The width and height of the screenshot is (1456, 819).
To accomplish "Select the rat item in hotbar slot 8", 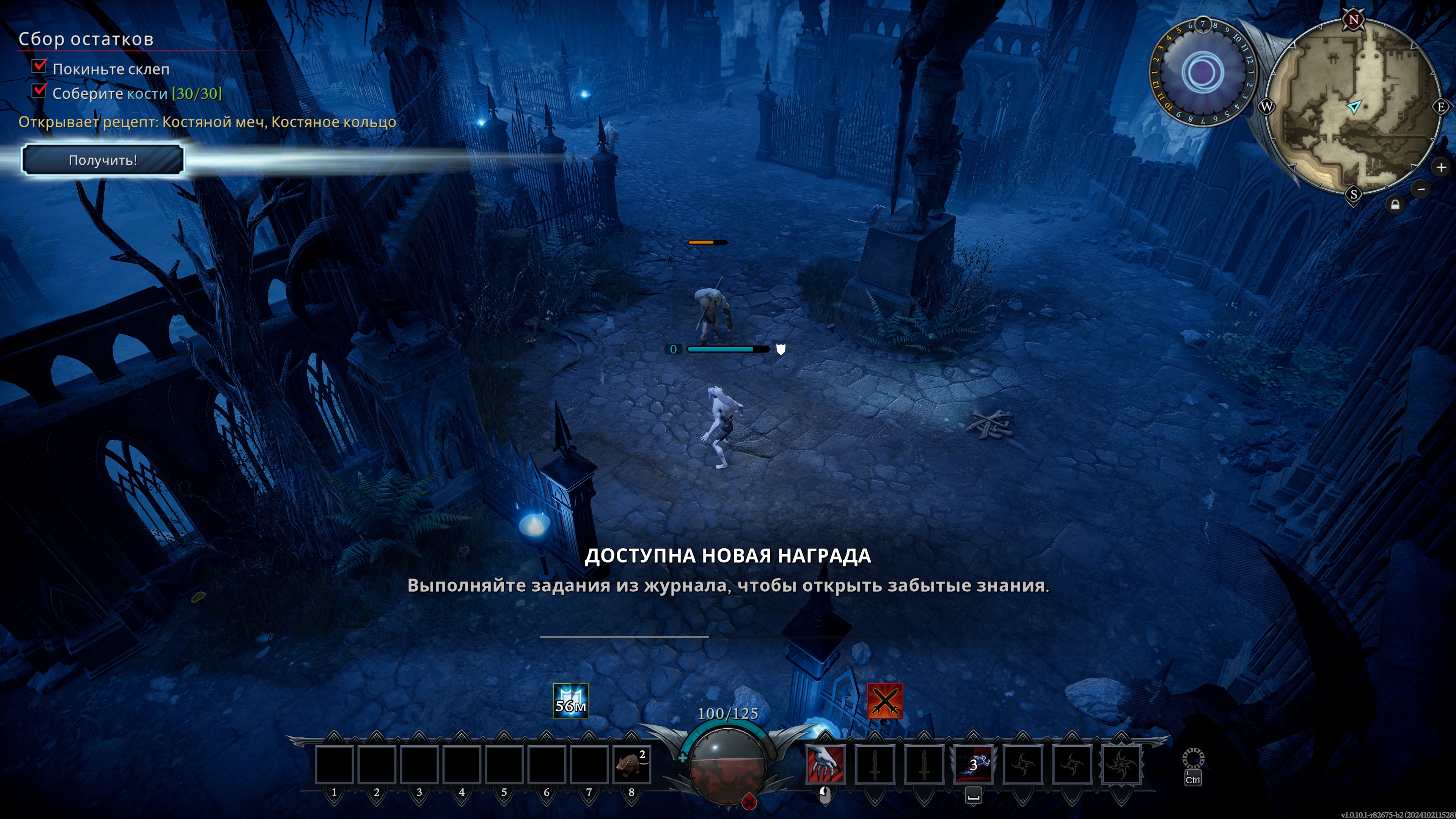I will [x=631, y=765].
